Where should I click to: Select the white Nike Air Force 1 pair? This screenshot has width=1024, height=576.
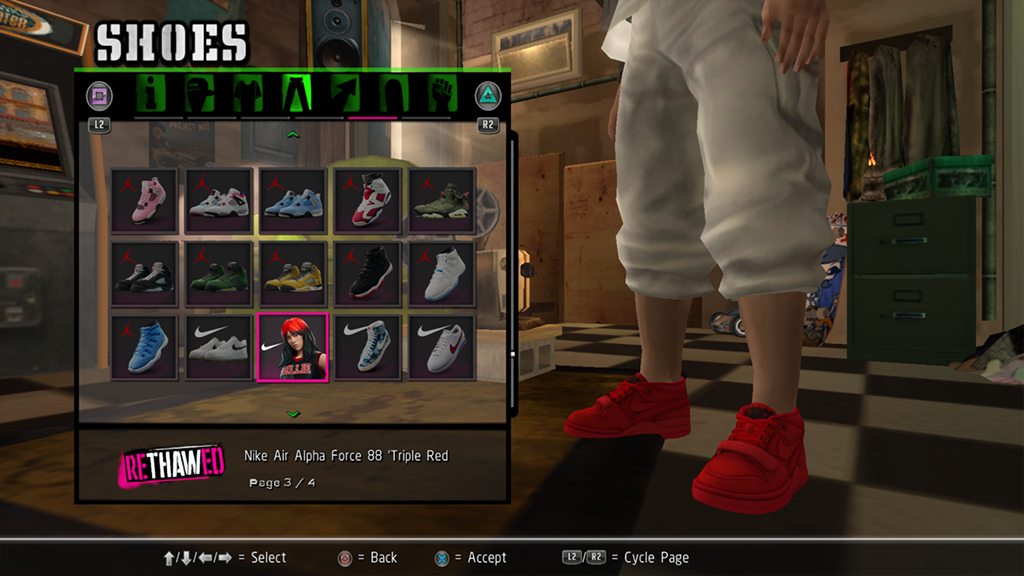coord(219,348)
